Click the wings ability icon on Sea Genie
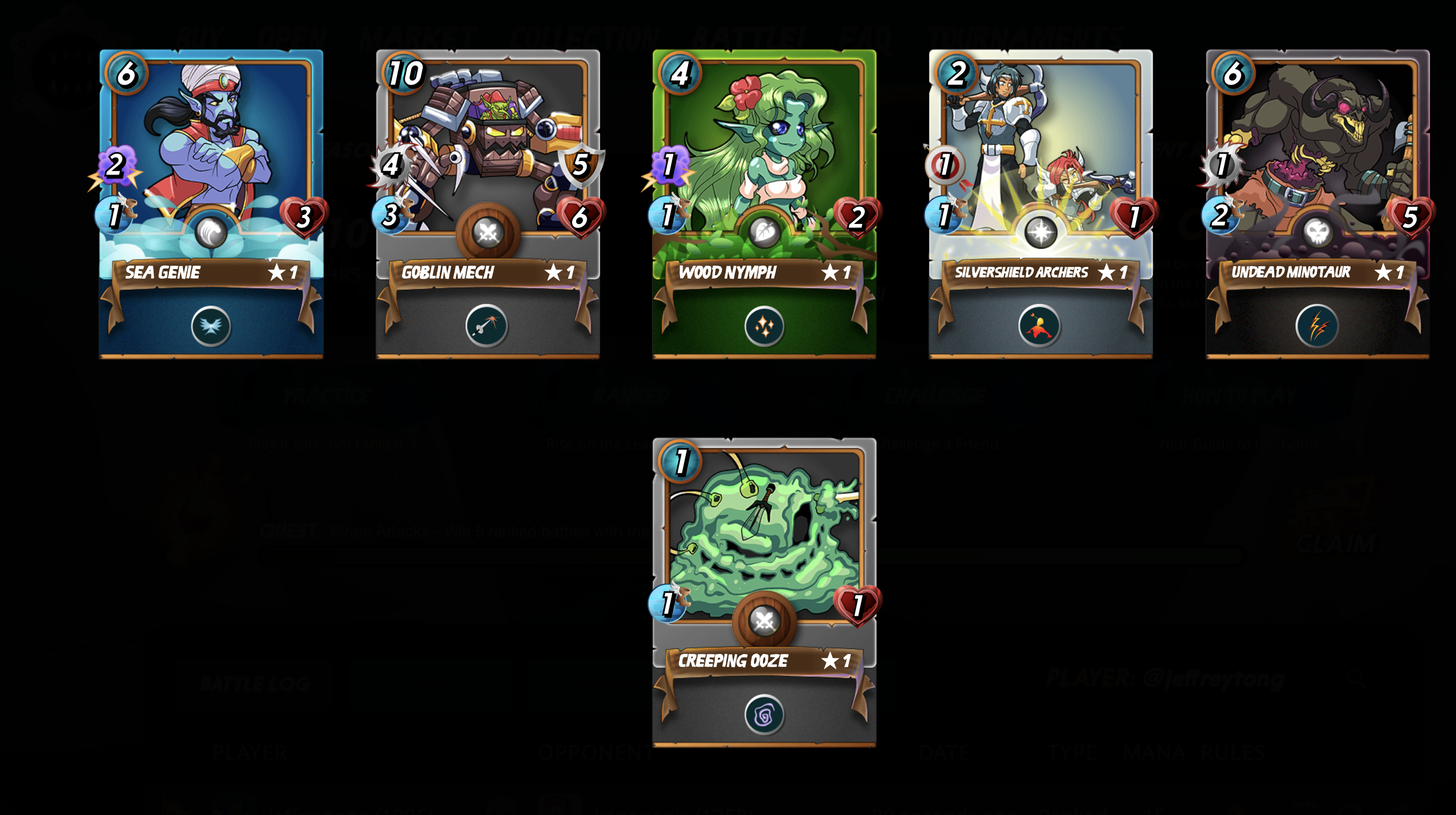This screenshot has width=1456, height=815. point(211,326)
